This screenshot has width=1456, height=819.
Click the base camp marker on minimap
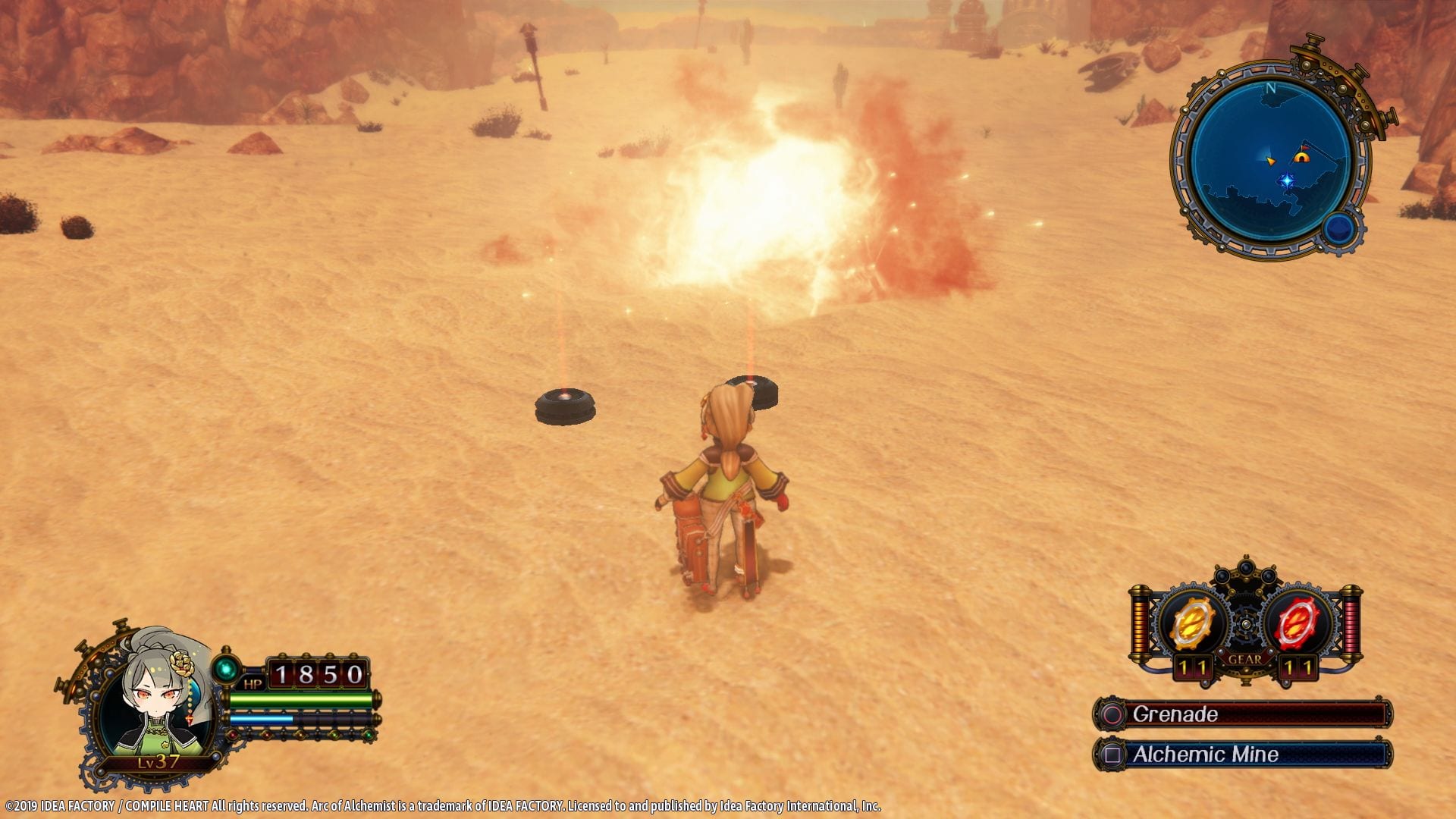coord(1301,158)
